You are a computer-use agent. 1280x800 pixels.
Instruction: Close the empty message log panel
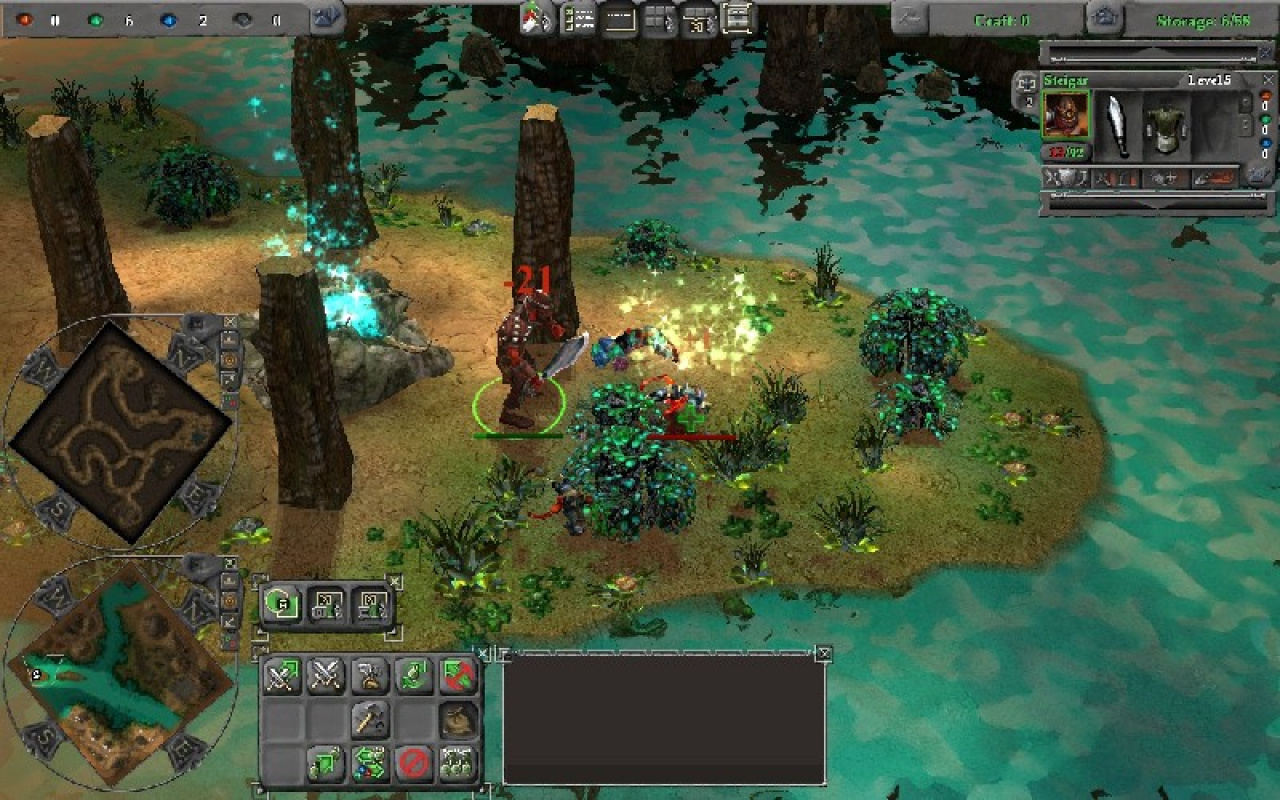pyautogui.click(x=823, y=653)
